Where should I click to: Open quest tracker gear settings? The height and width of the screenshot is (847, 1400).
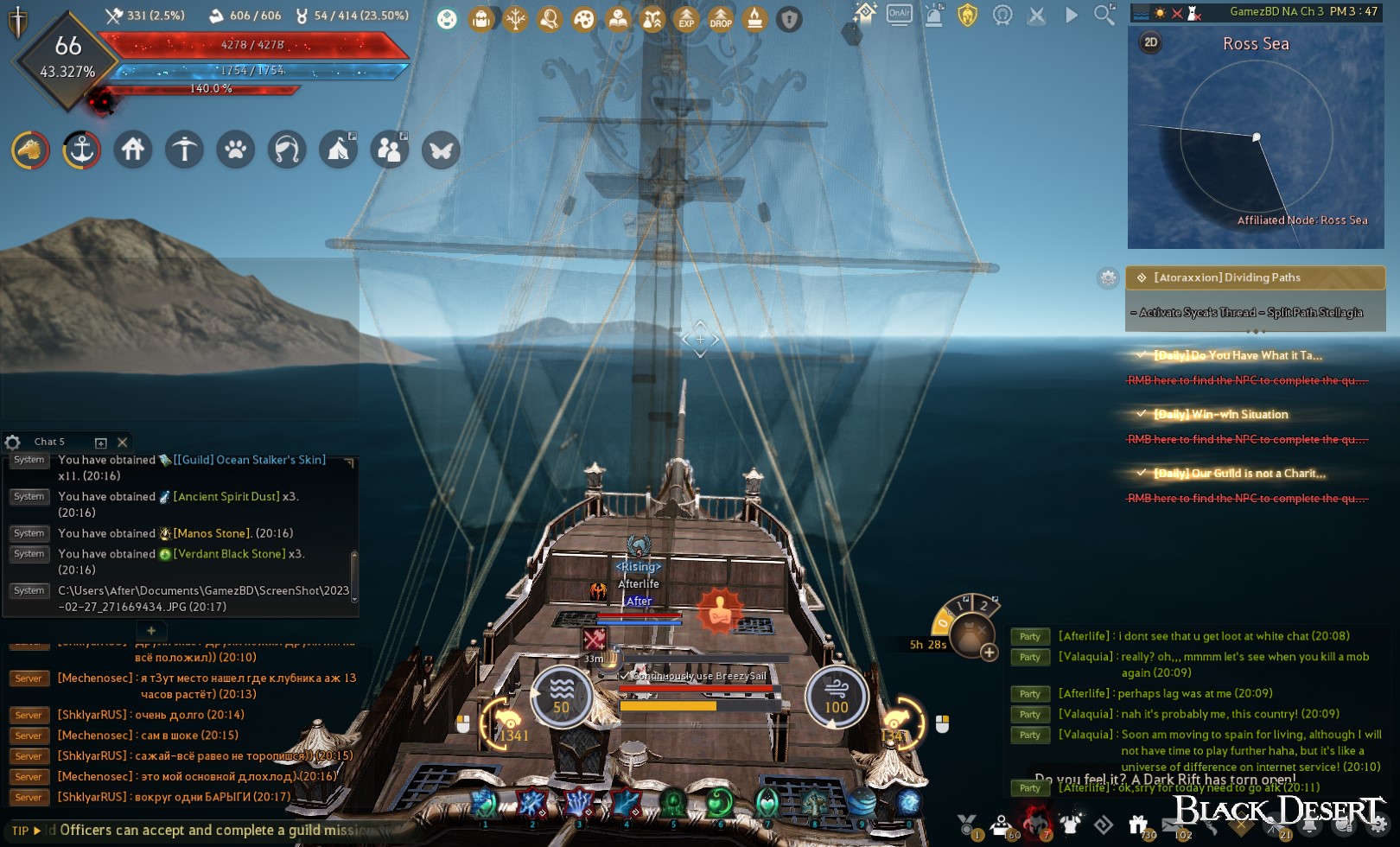pos(1108,277)
